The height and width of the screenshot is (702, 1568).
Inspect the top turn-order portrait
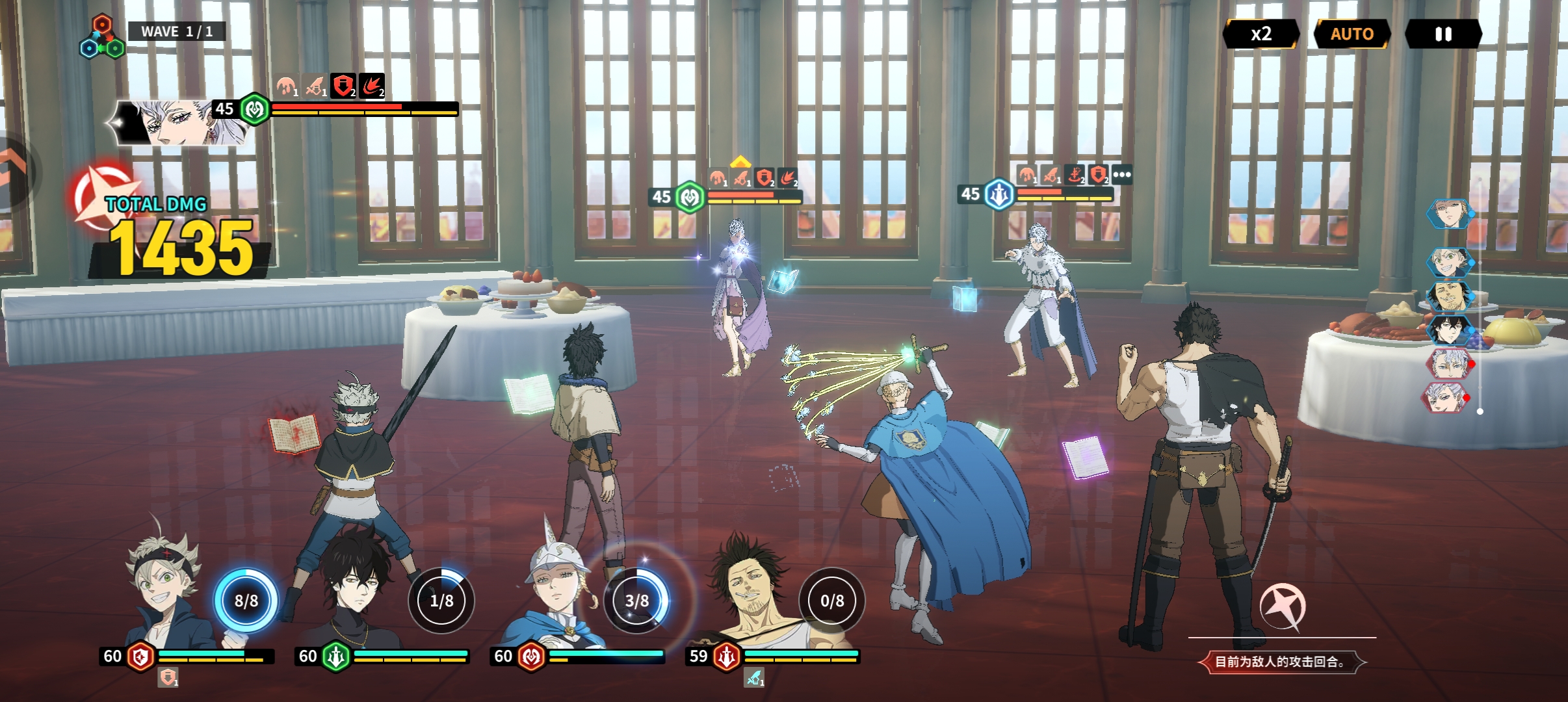[1448, 214]
